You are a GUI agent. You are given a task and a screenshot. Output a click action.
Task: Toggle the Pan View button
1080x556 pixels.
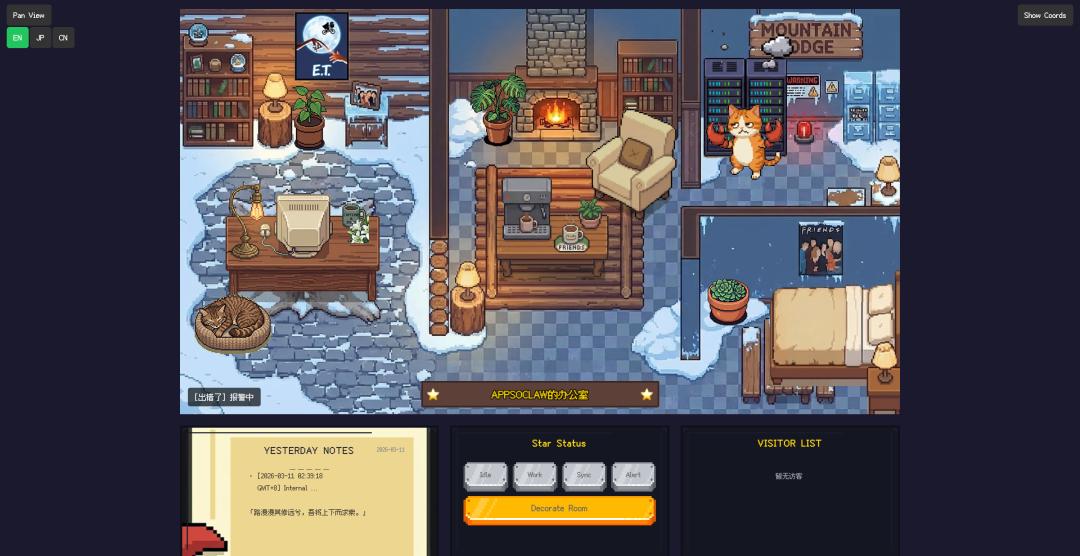tap(29, 15)
